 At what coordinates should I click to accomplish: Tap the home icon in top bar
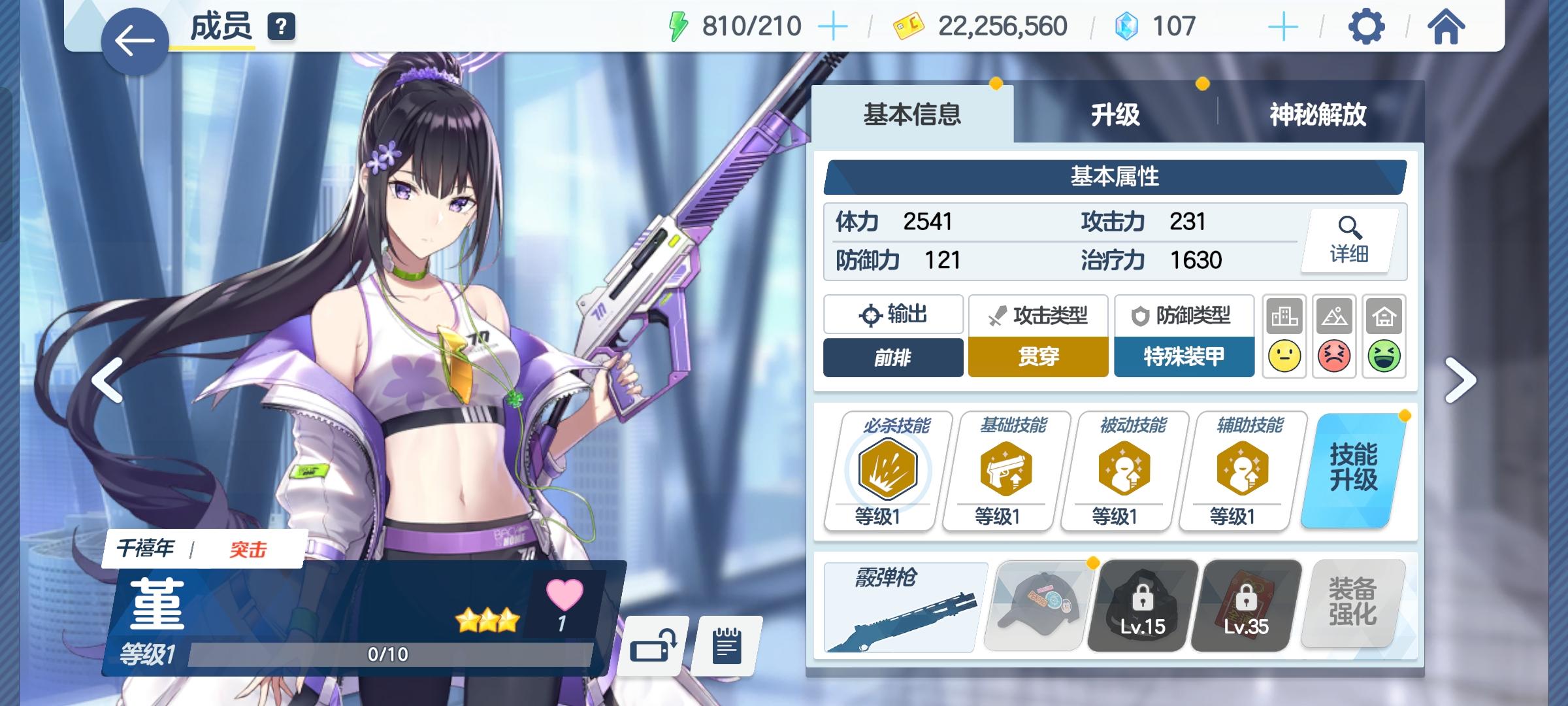[1445, 27]
